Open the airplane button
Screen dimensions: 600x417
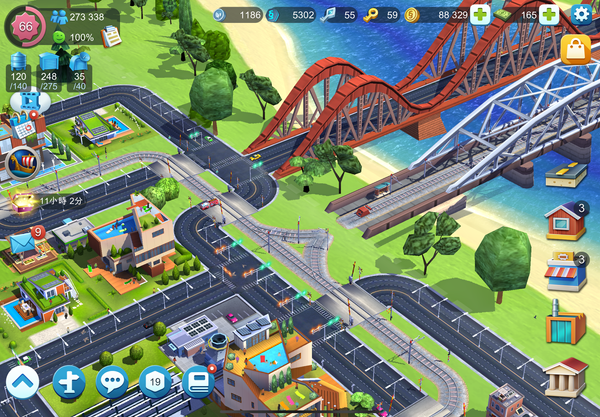(68, 382)
